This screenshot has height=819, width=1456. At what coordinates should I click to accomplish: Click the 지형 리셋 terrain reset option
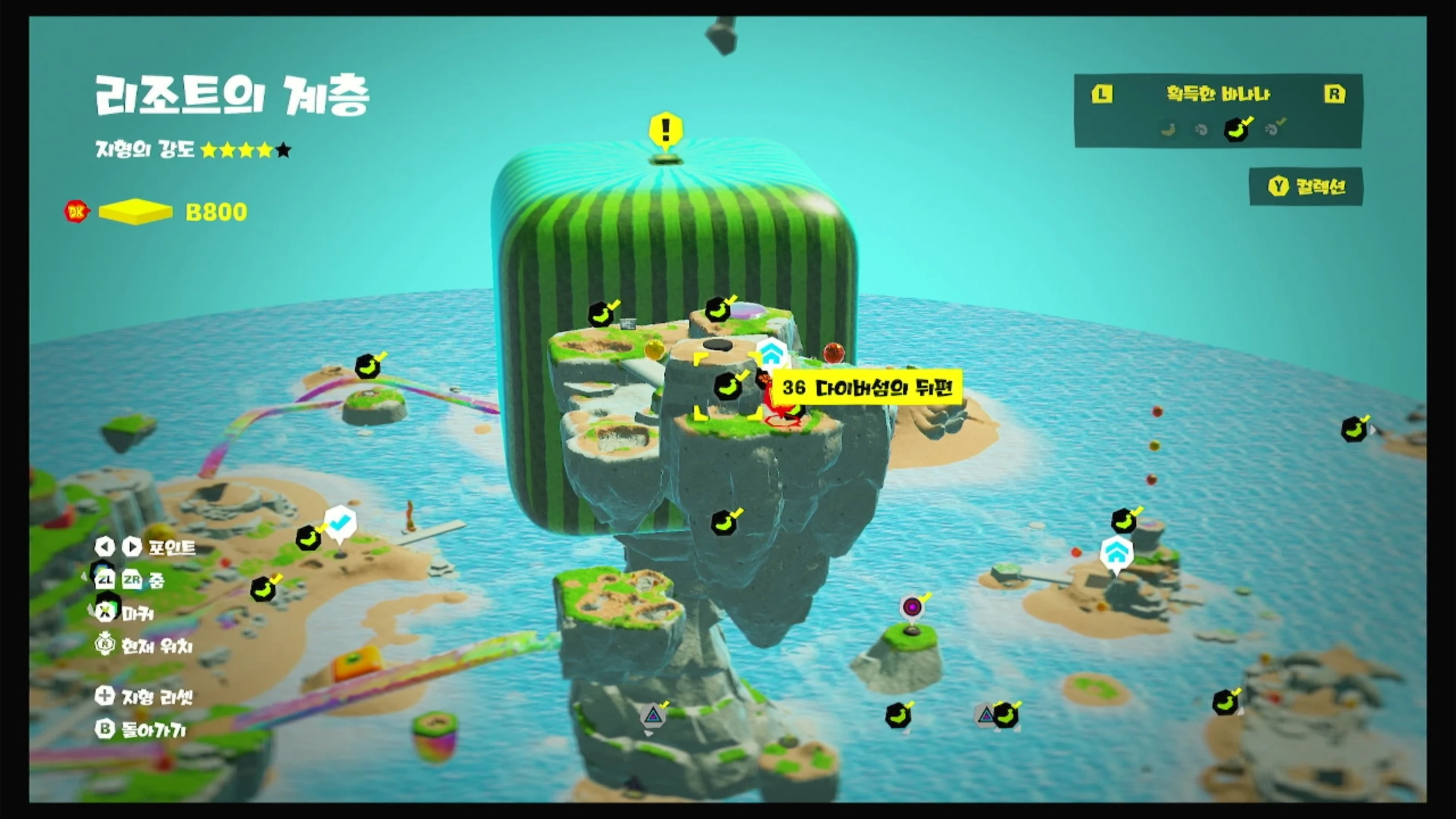coord(144,696)
